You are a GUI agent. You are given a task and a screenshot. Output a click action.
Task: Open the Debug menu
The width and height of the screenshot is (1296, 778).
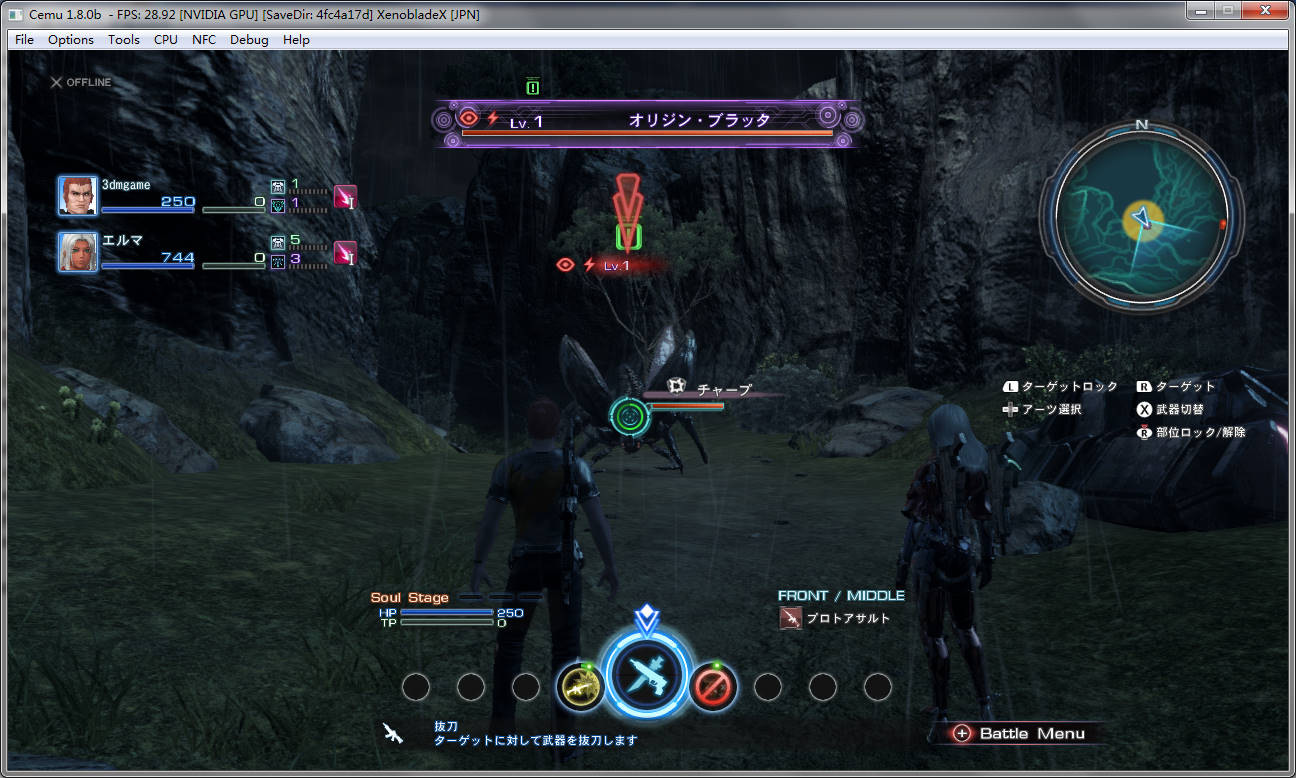click(x=249, y=40)
